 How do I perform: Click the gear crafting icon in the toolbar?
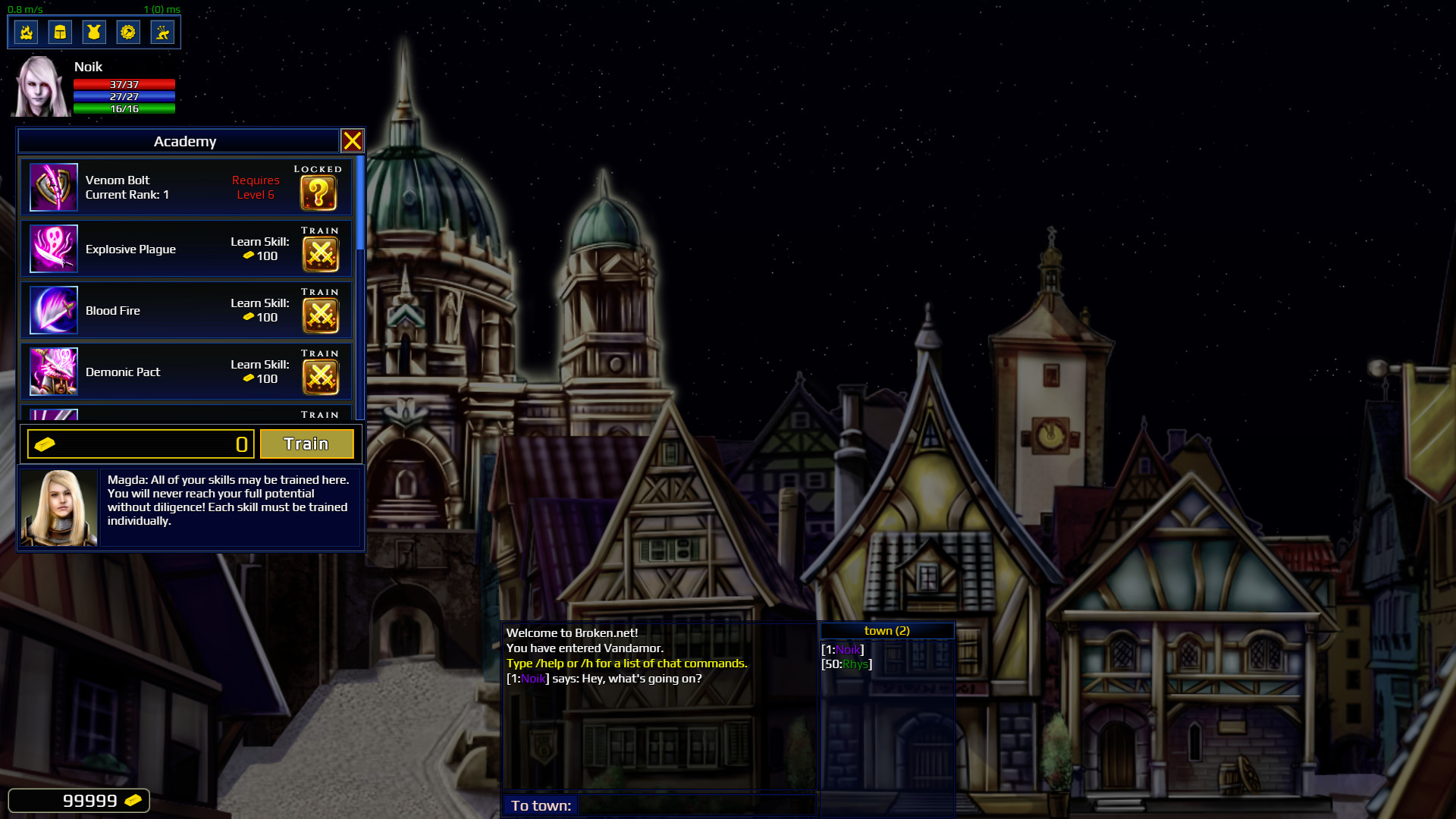(128, 32)
